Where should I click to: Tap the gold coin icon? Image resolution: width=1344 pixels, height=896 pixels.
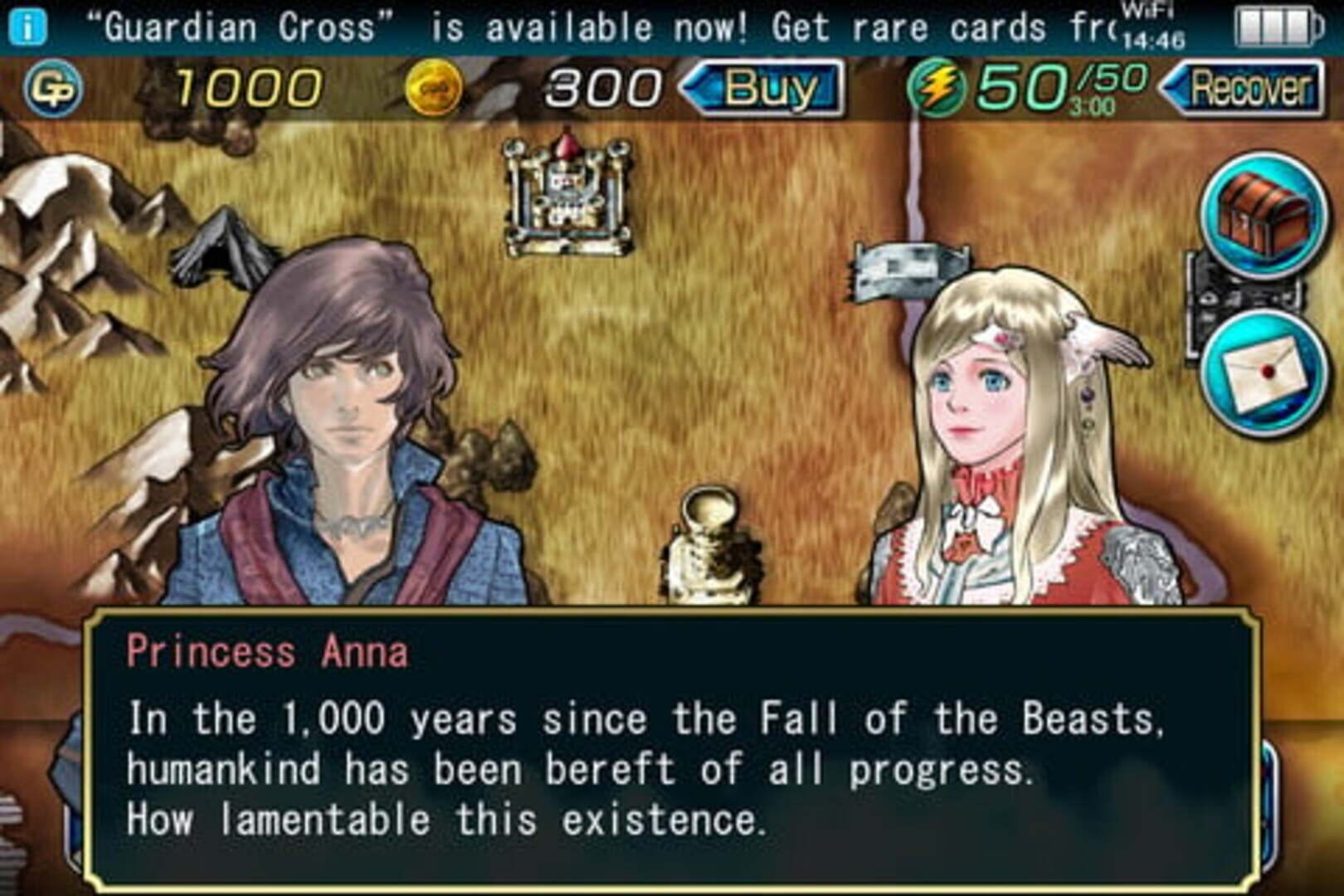pyautogui.click(x=435, y=85)
